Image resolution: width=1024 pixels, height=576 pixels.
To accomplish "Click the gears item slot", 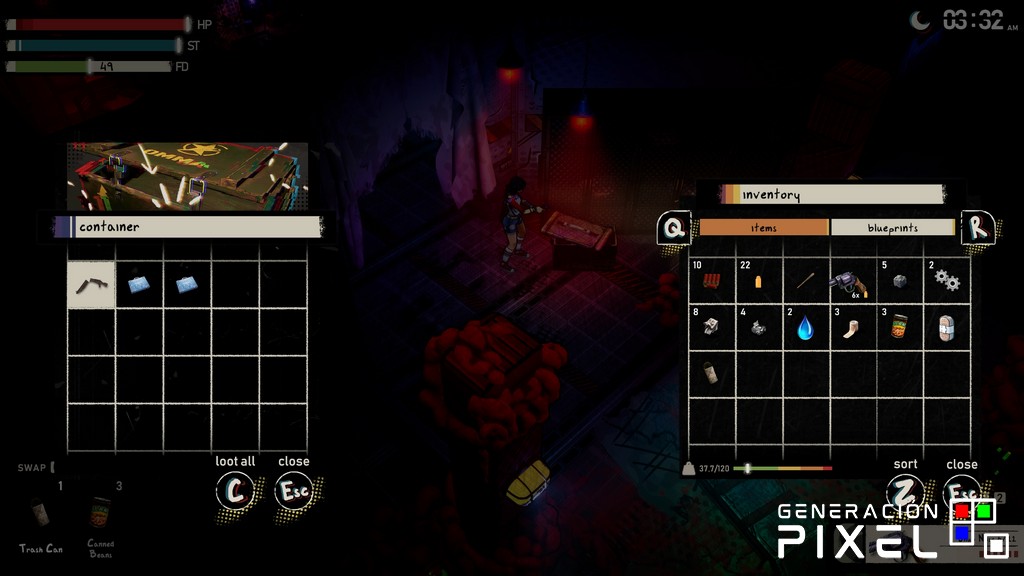I will (x=946, y=280).
